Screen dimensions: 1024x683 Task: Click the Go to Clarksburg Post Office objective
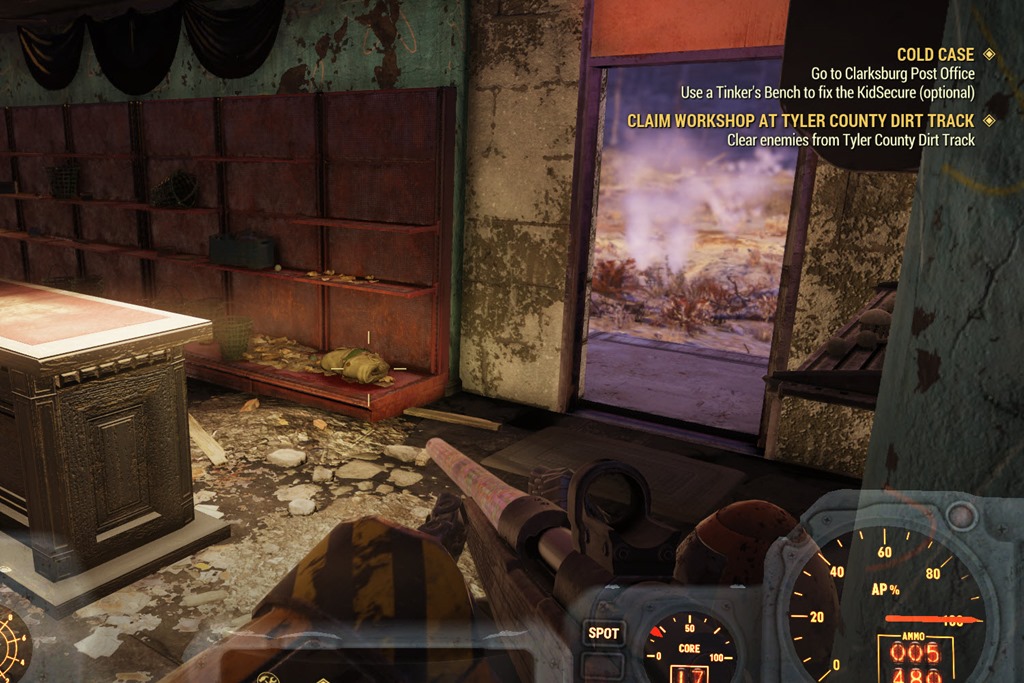click(x=892, y=74)
